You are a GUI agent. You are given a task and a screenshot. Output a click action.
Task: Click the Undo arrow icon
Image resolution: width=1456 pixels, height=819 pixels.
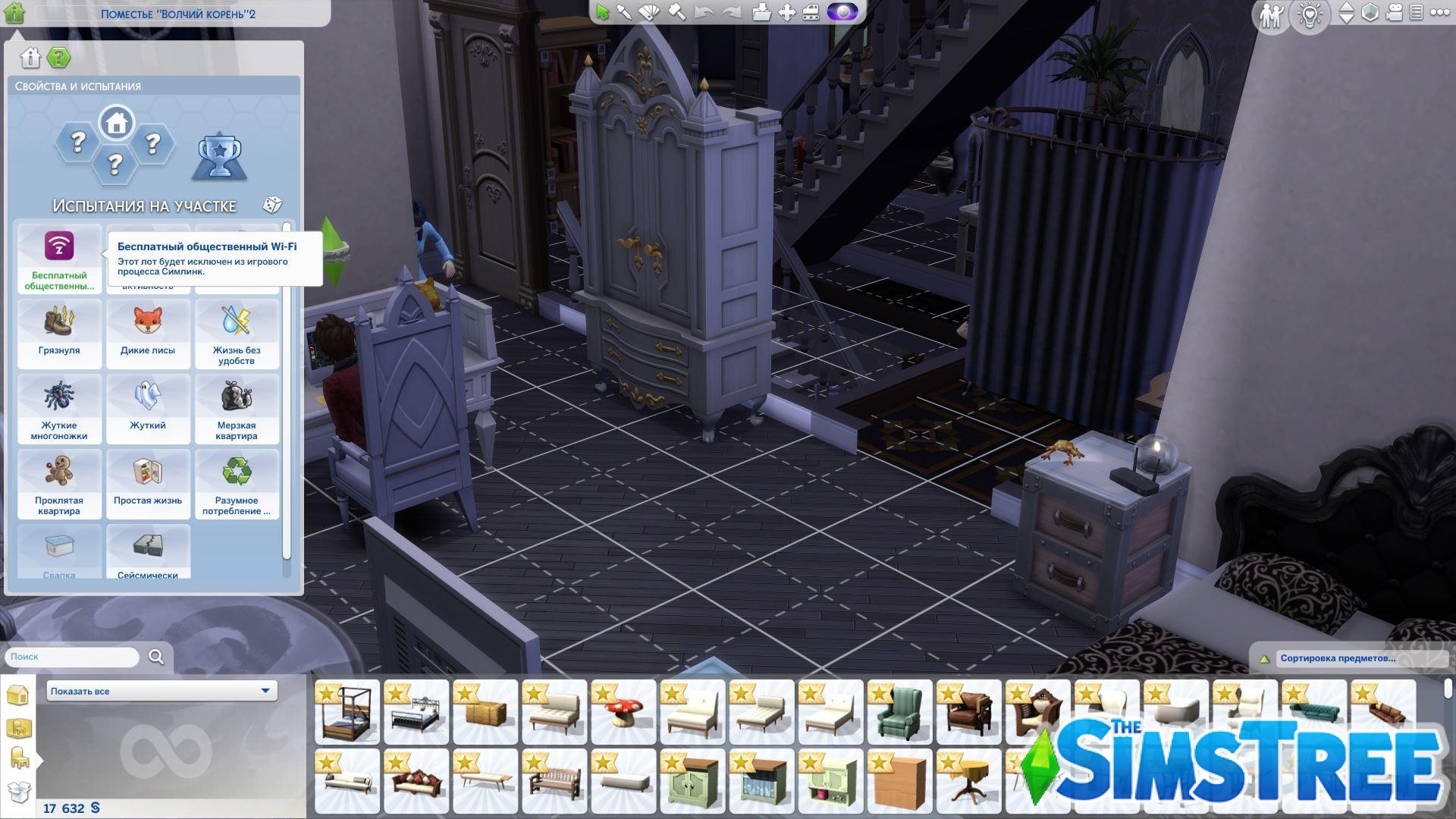tap(704, 13)
